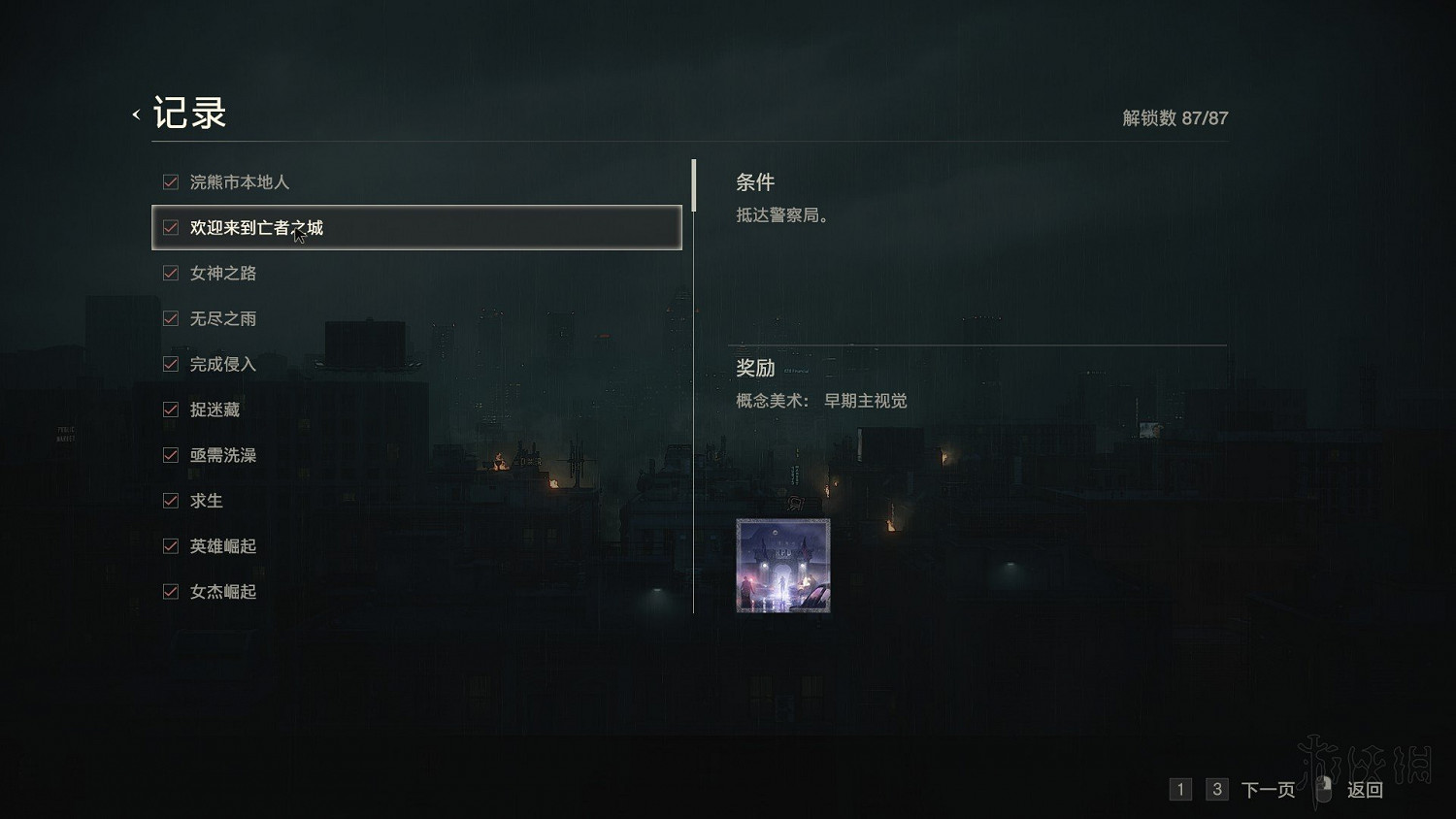This screenshot has width=1456, height=819.
Task: Click the checkmark icon beside 捉迷藏
Action: coord(170,409)
